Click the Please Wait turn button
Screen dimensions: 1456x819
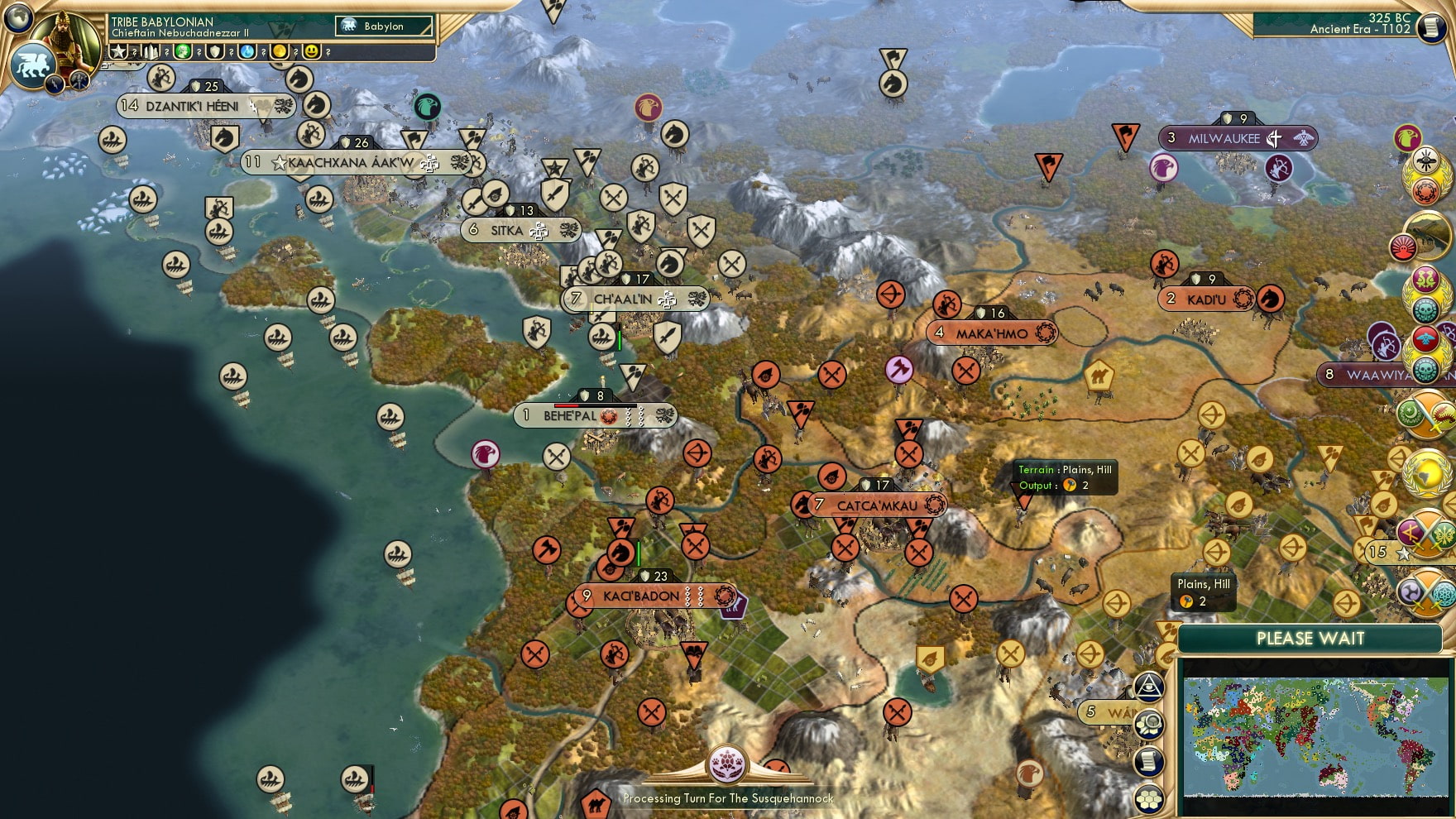[1310, 639]
